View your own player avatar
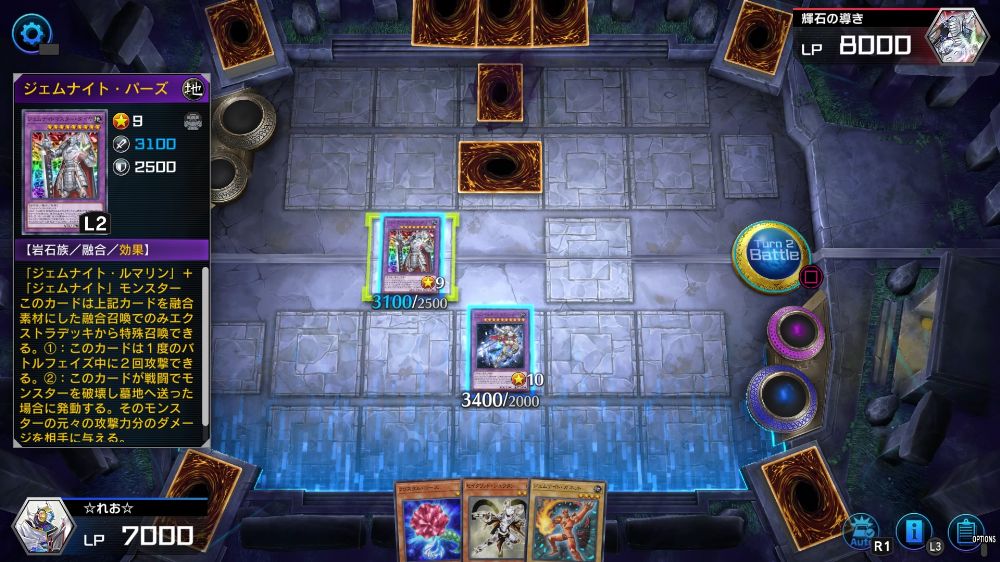Image resolution: width=1000 pixels, height=562 pixels. point(42,526)
